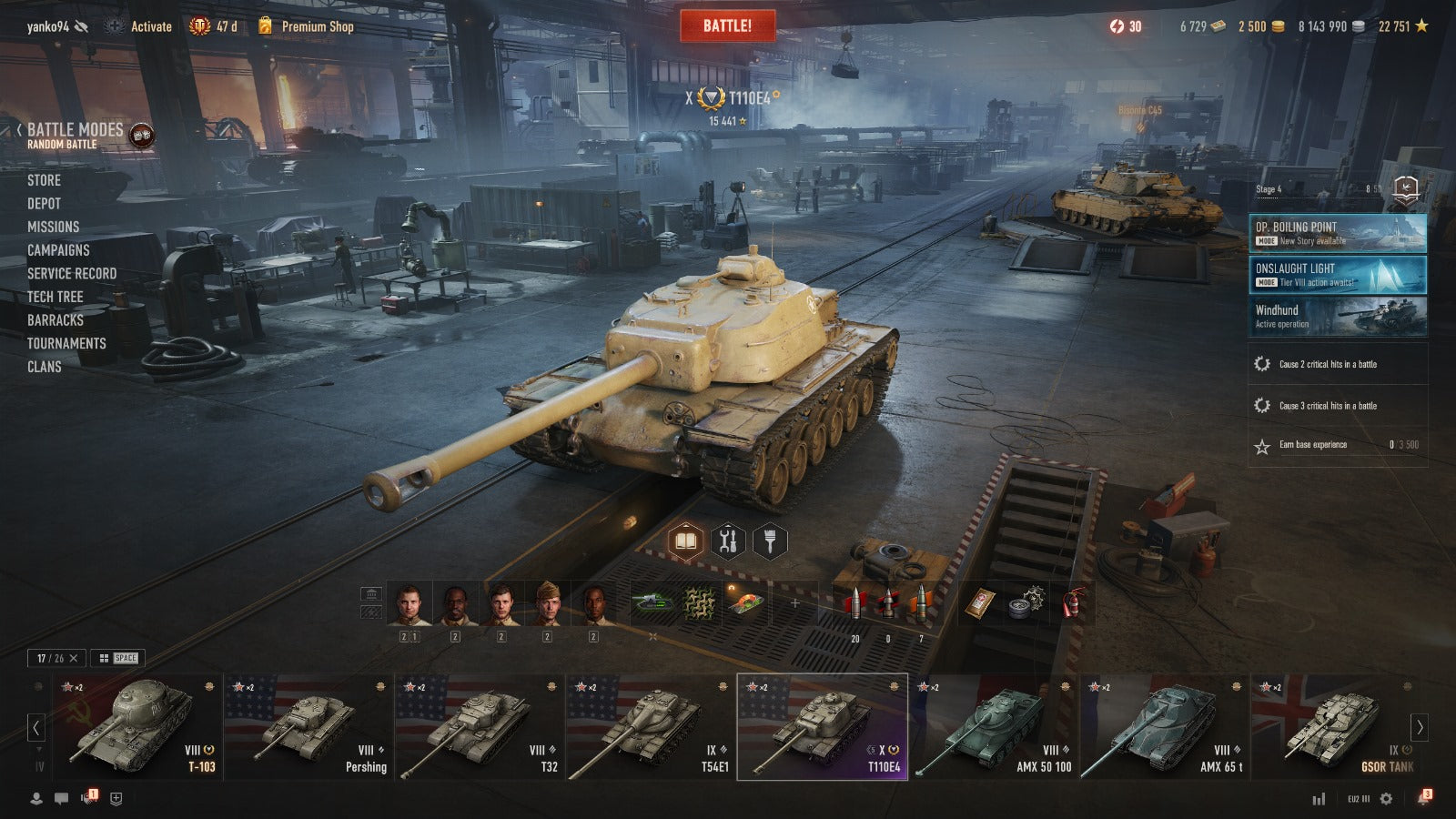Screen dimensions: 1456x819
Task: Open the Battle Modes selector
Action: (x=76, y=135)
